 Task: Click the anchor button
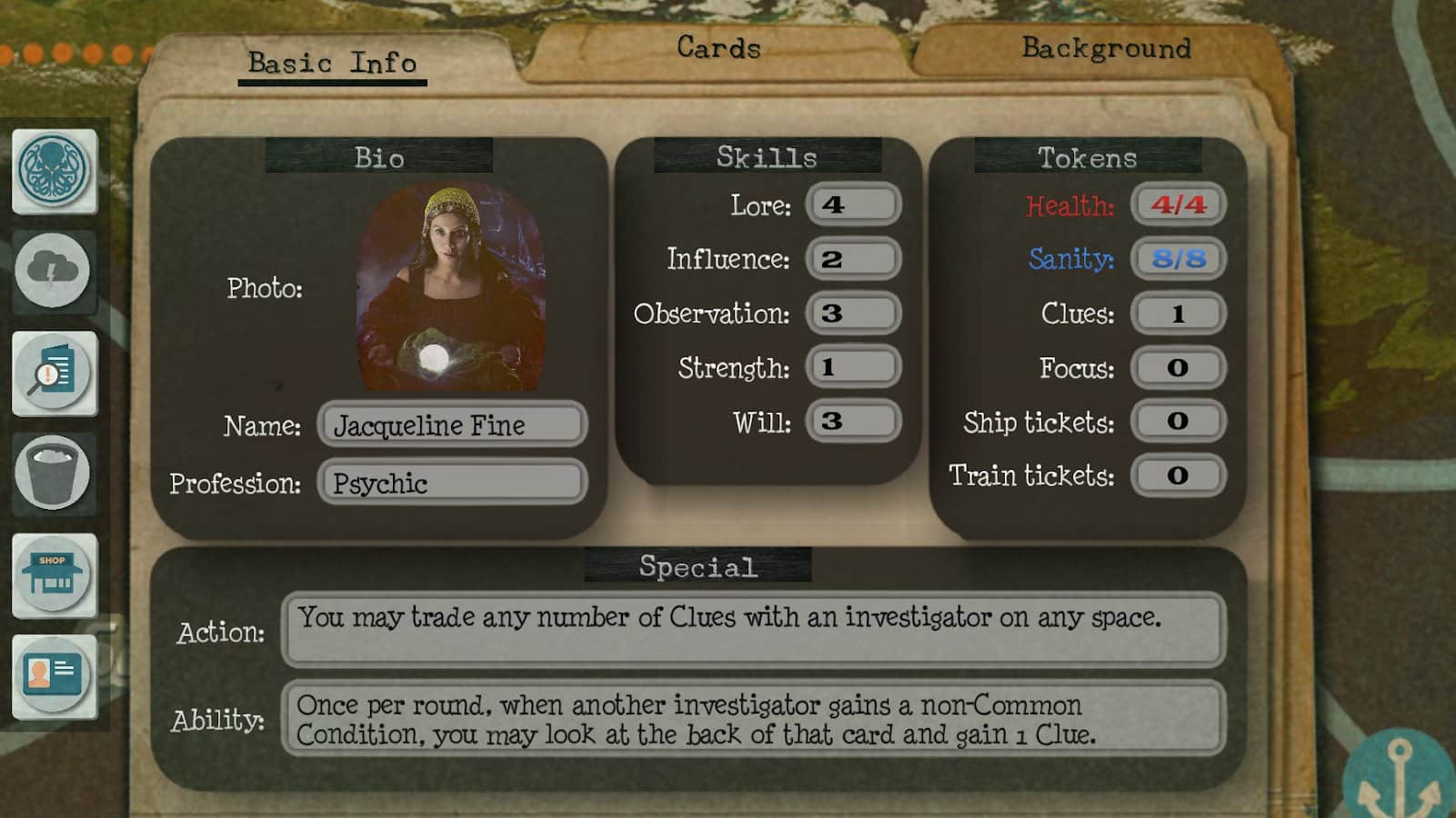point(1401,781)
